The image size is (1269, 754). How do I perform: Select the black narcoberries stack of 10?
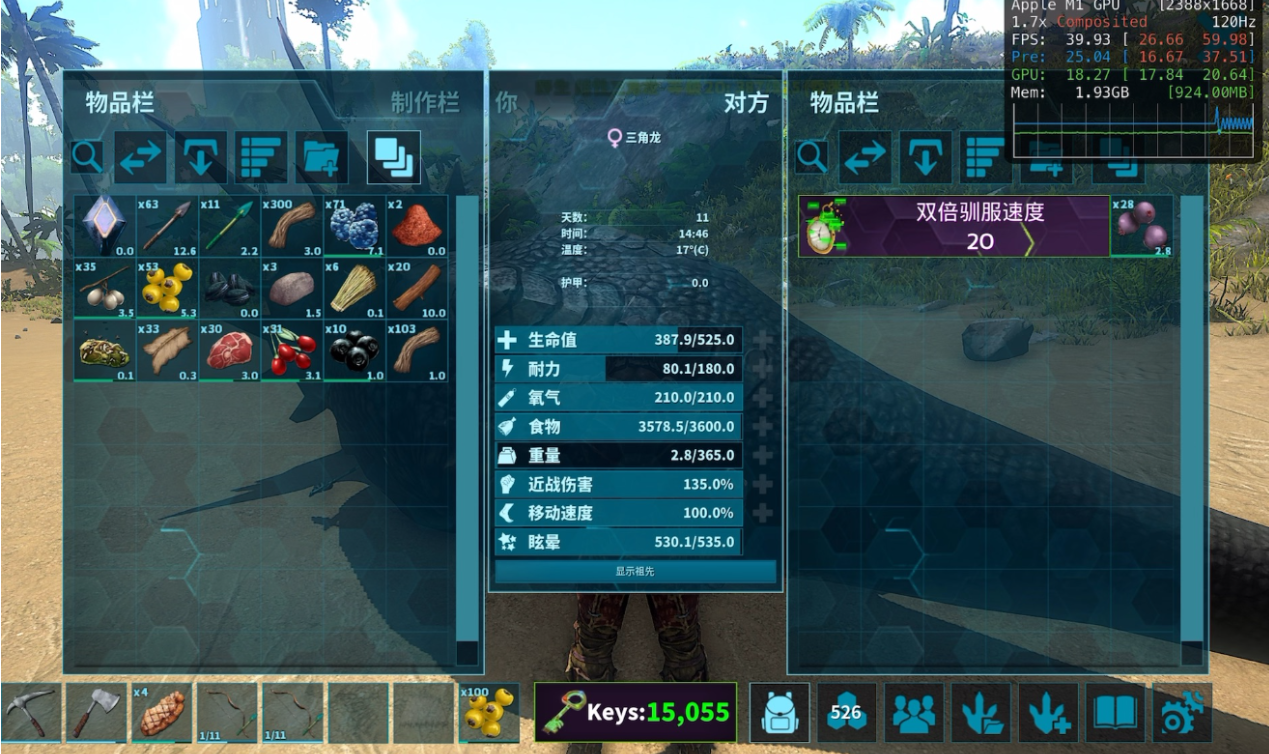click(353, 350)
